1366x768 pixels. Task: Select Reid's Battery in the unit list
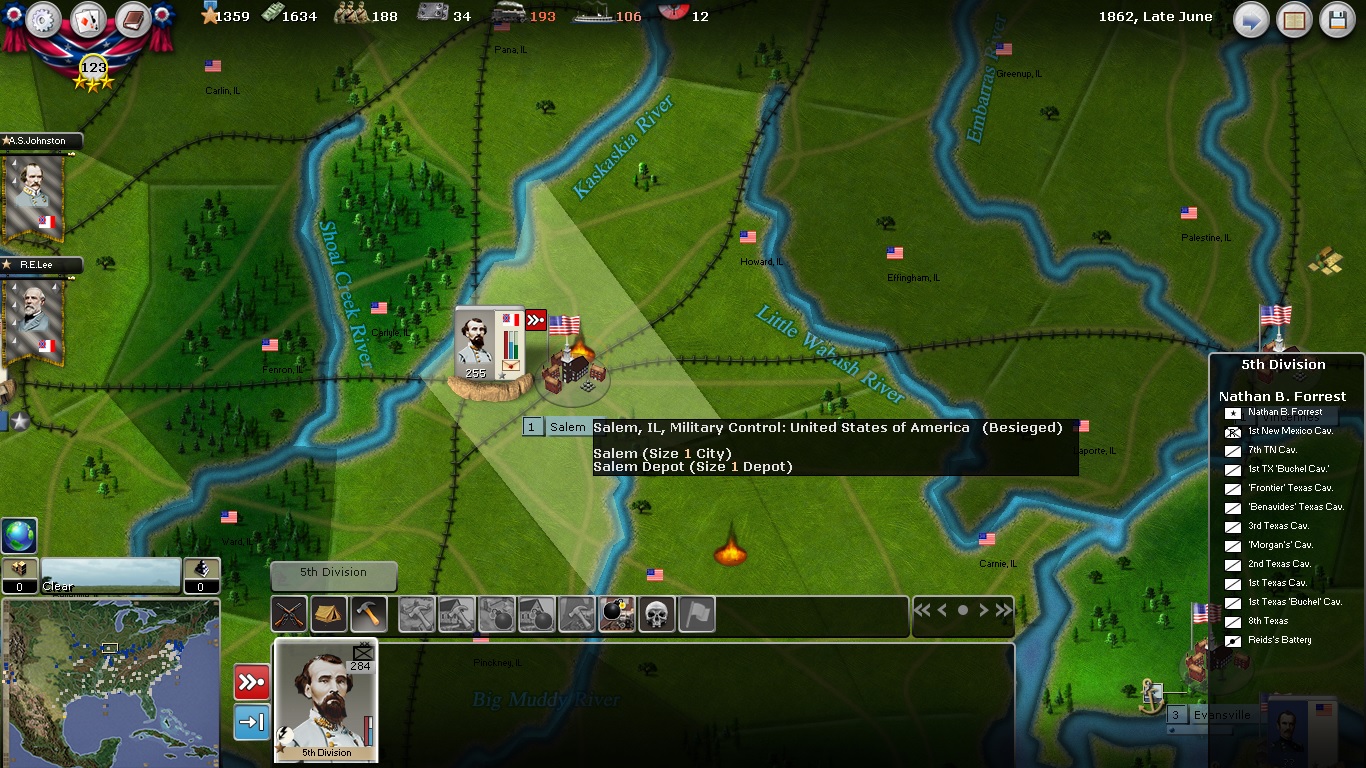[1278, 640]
